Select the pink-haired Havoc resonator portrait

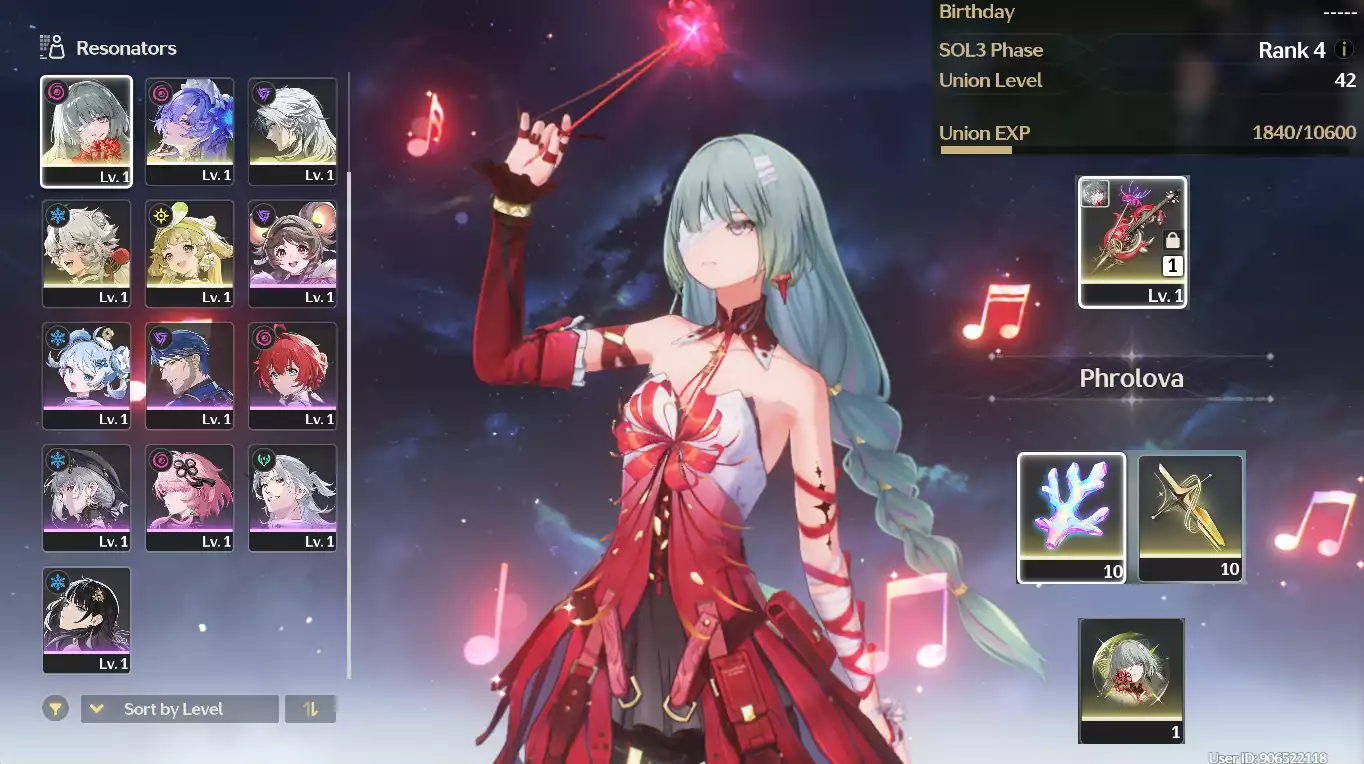[x=189, y=498]
